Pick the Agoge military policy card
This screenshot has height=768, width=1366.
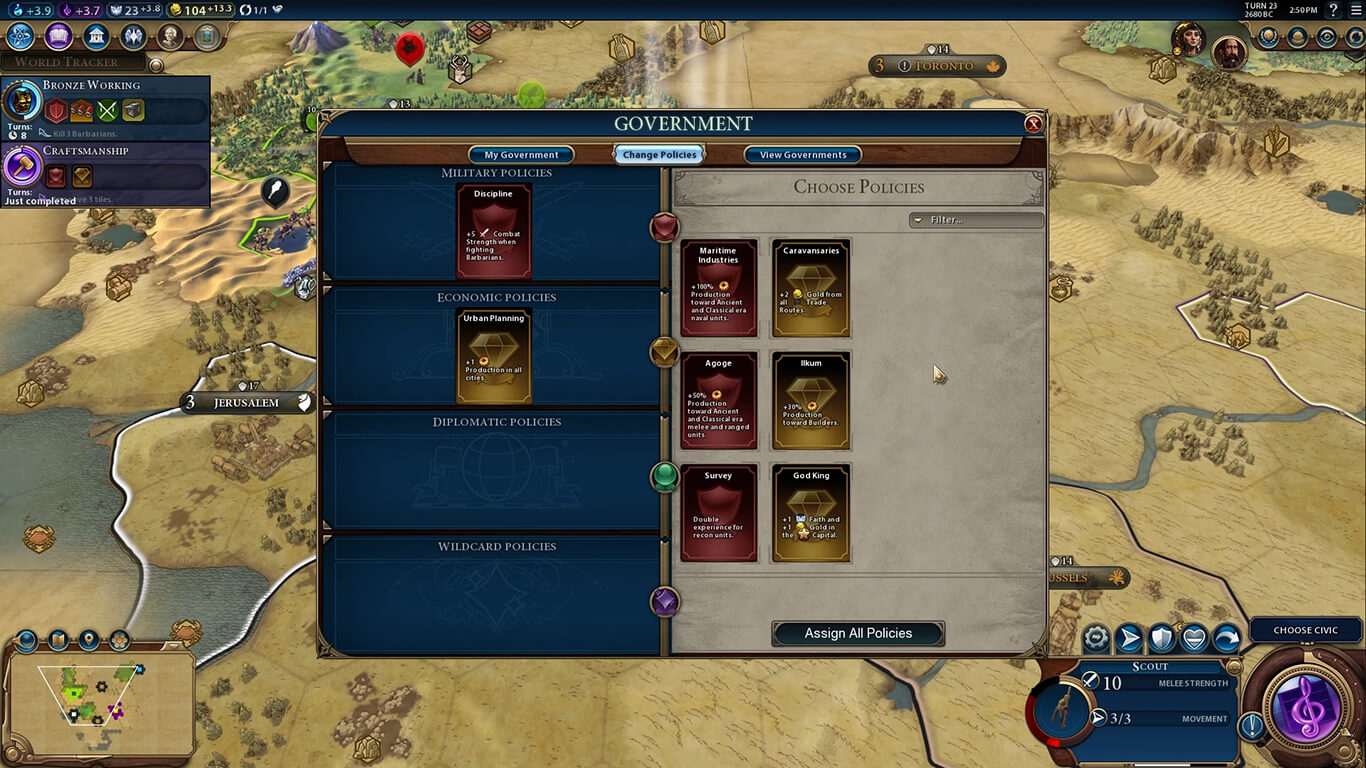click(718, 400)
